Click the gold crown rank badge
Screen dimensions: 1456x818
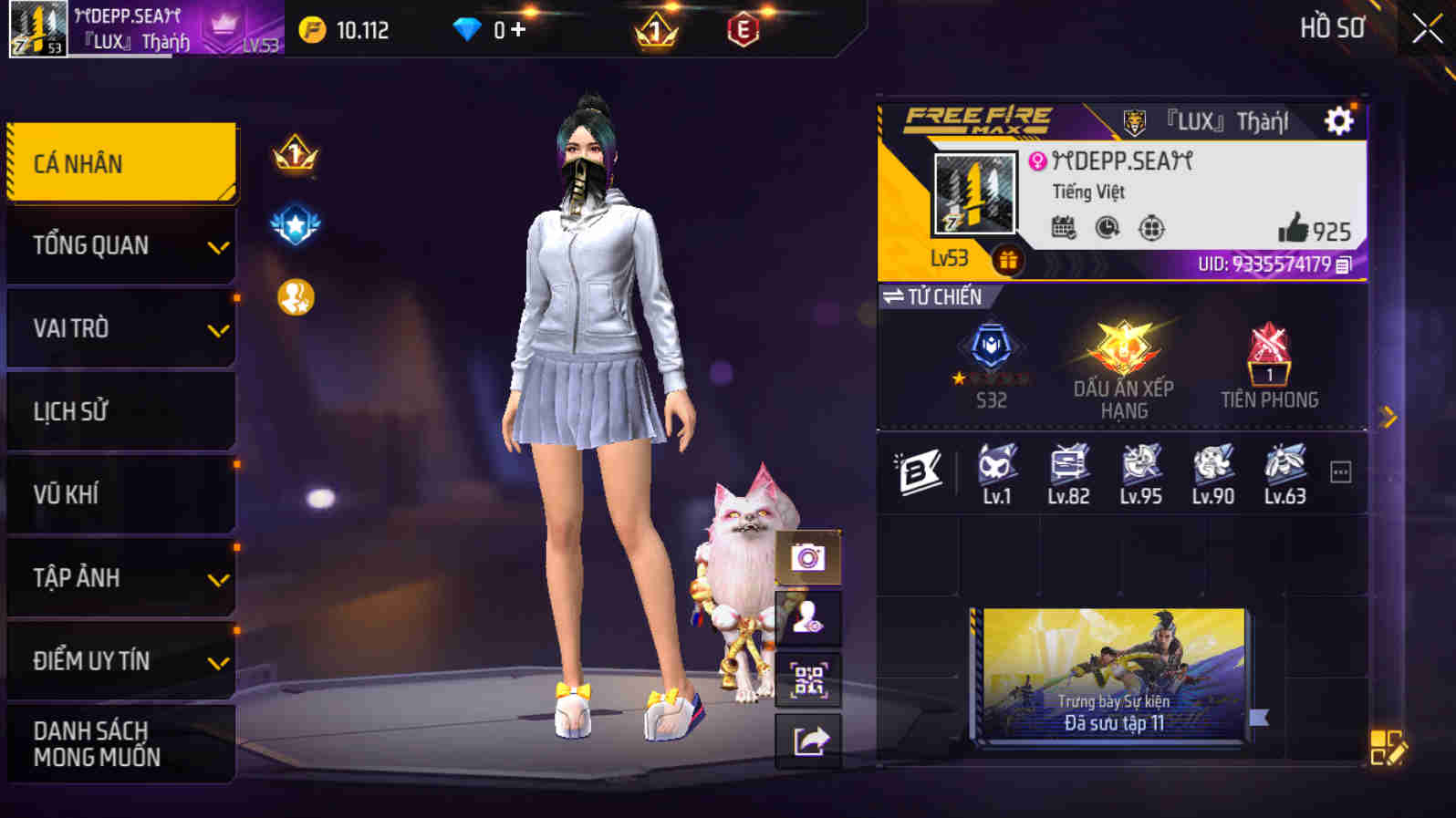(x=294, y=155)
